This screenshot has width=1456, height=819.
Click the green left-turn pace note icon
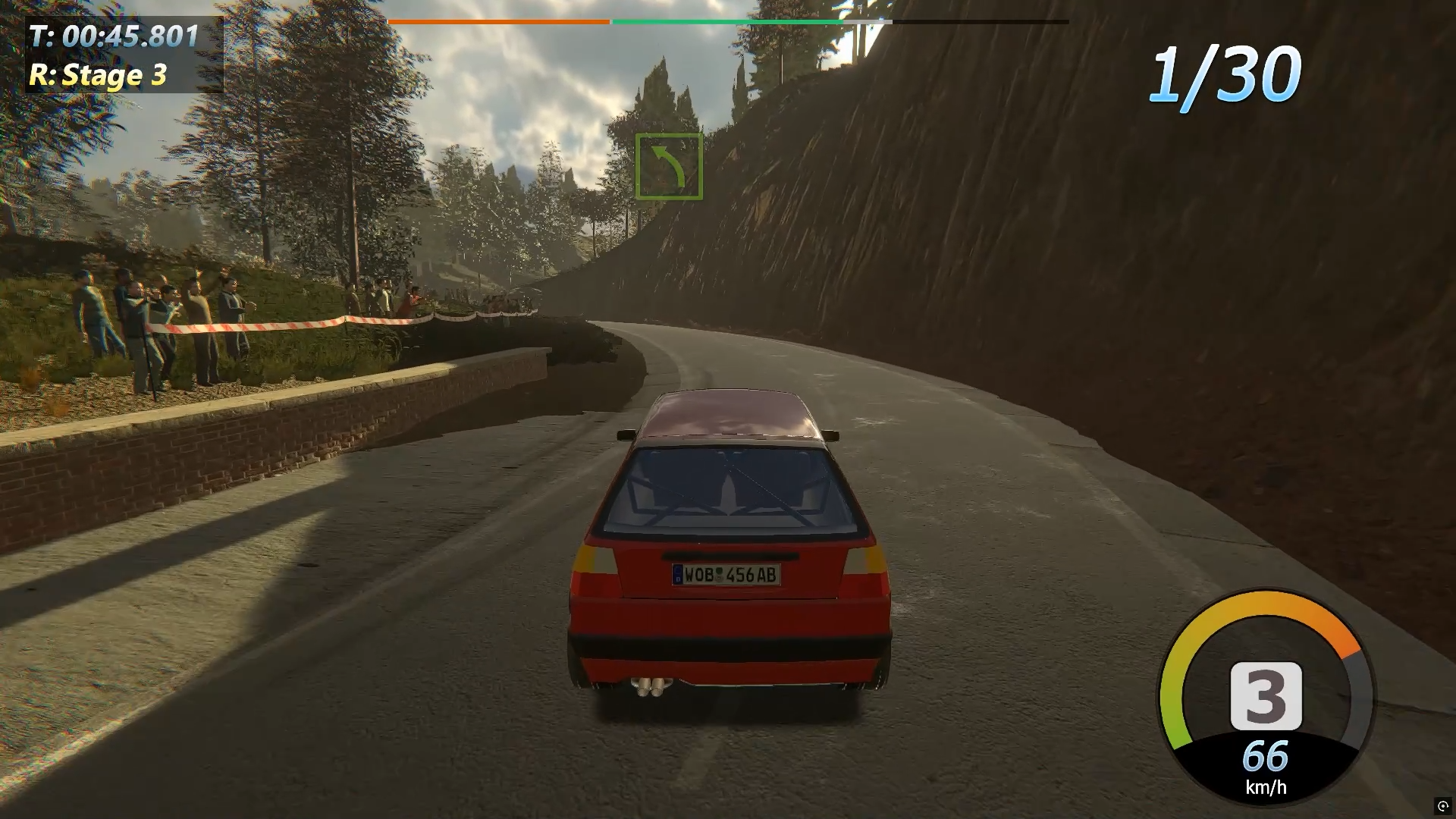tap(669, 167)
